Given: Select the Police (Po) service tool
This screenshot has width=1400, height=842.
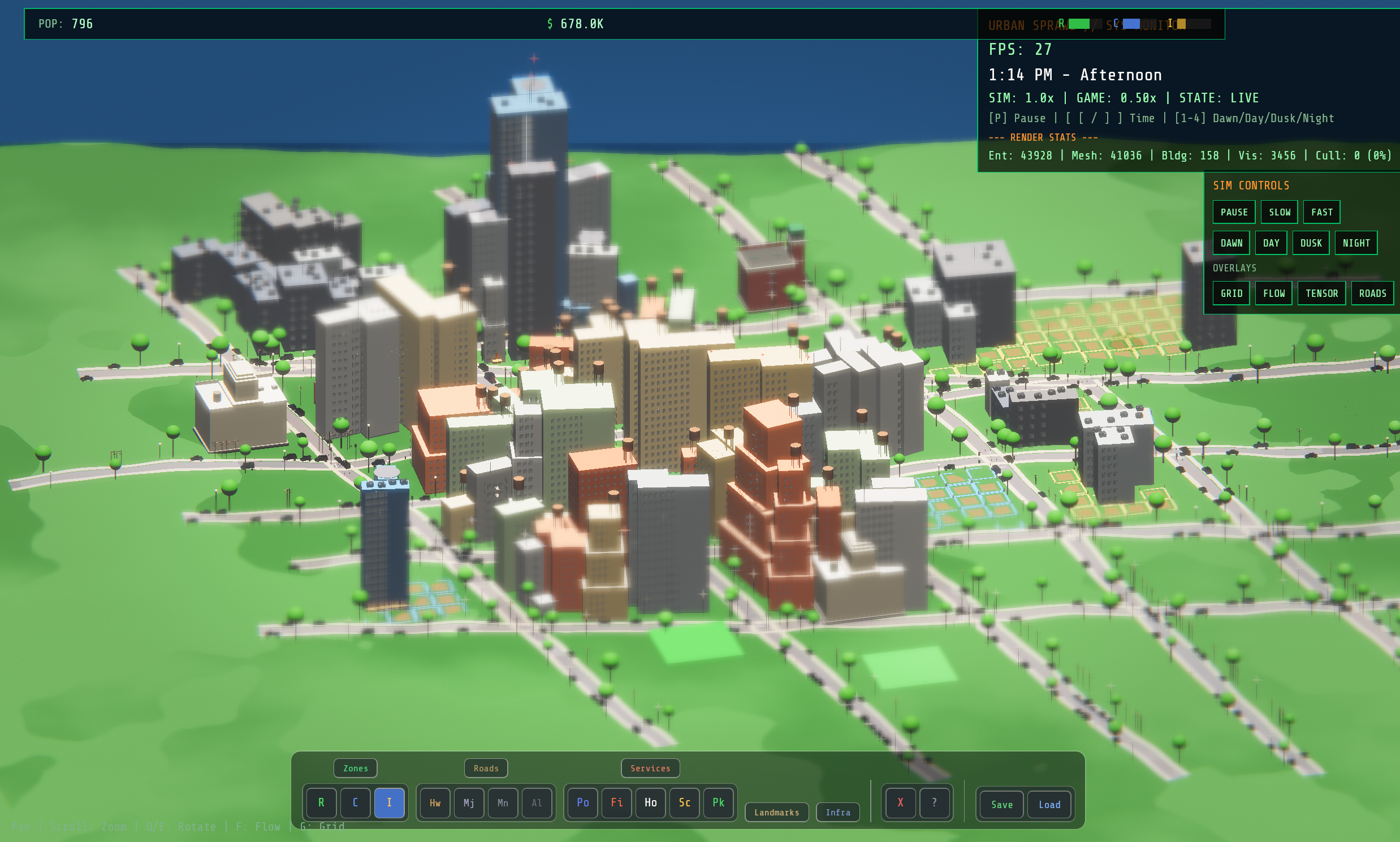Looking at the screenshot, I should click(x=582, y=803).
